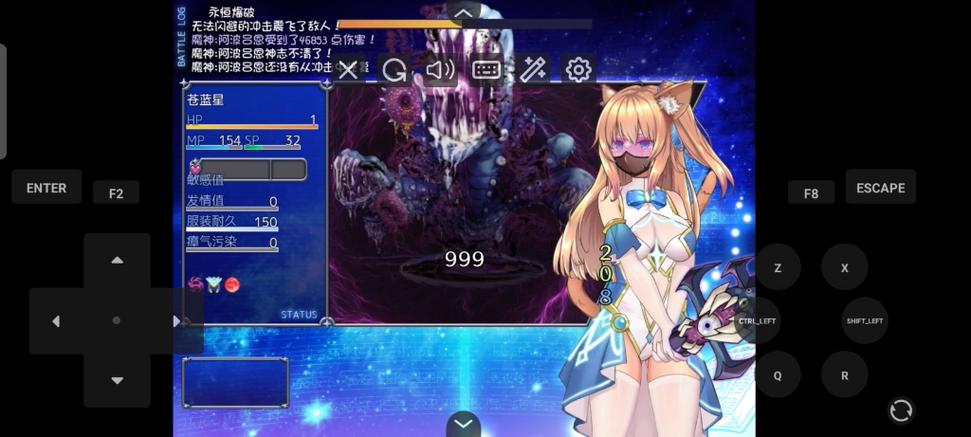Screen dimensions: 971x437
Task: Tap the virtual ESCAPE button
Action: pos(880,188)
